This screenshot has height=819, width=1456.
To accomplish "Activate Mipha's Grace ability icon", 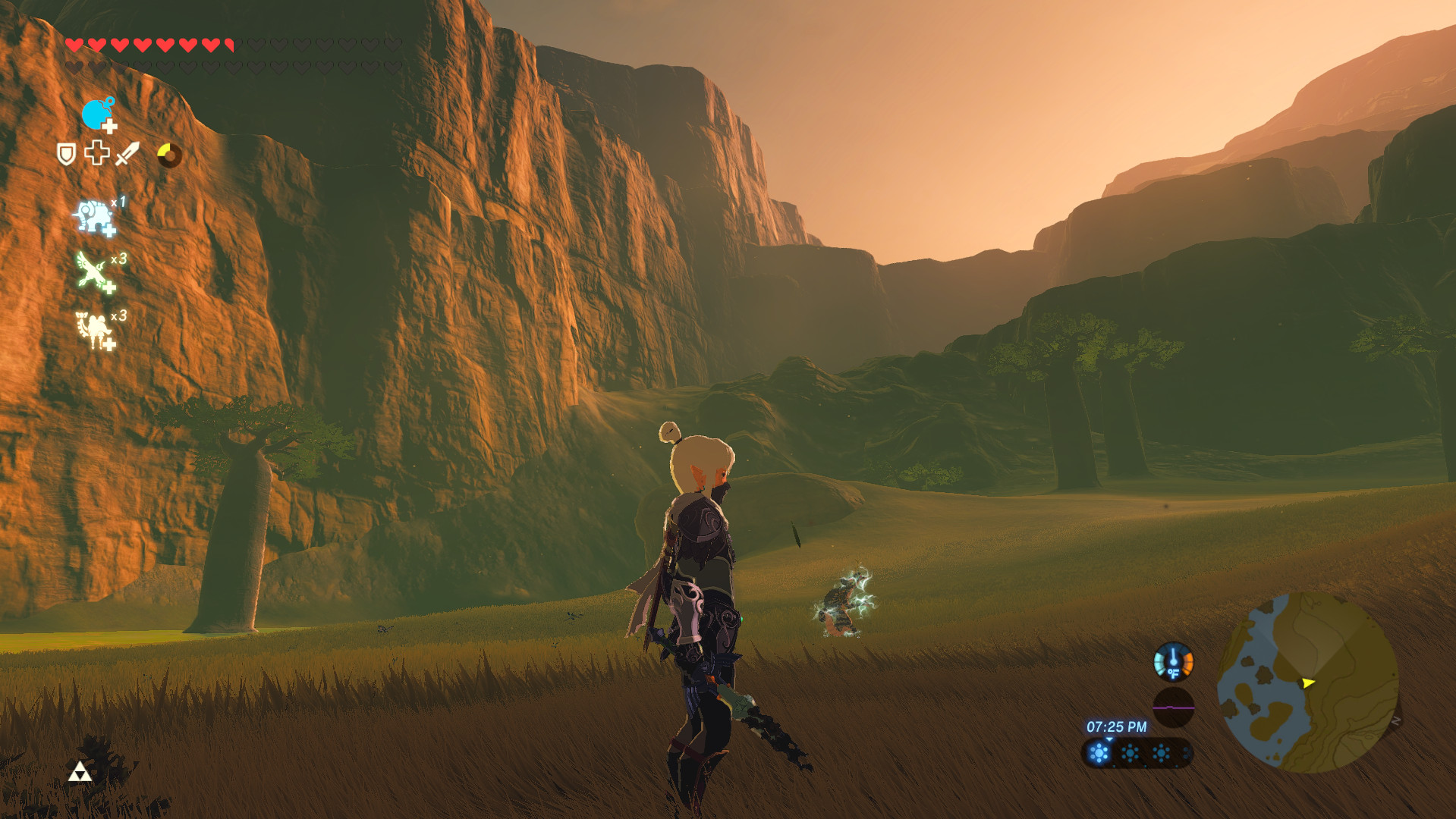I will pyautogui.click(x=93, y=215).
